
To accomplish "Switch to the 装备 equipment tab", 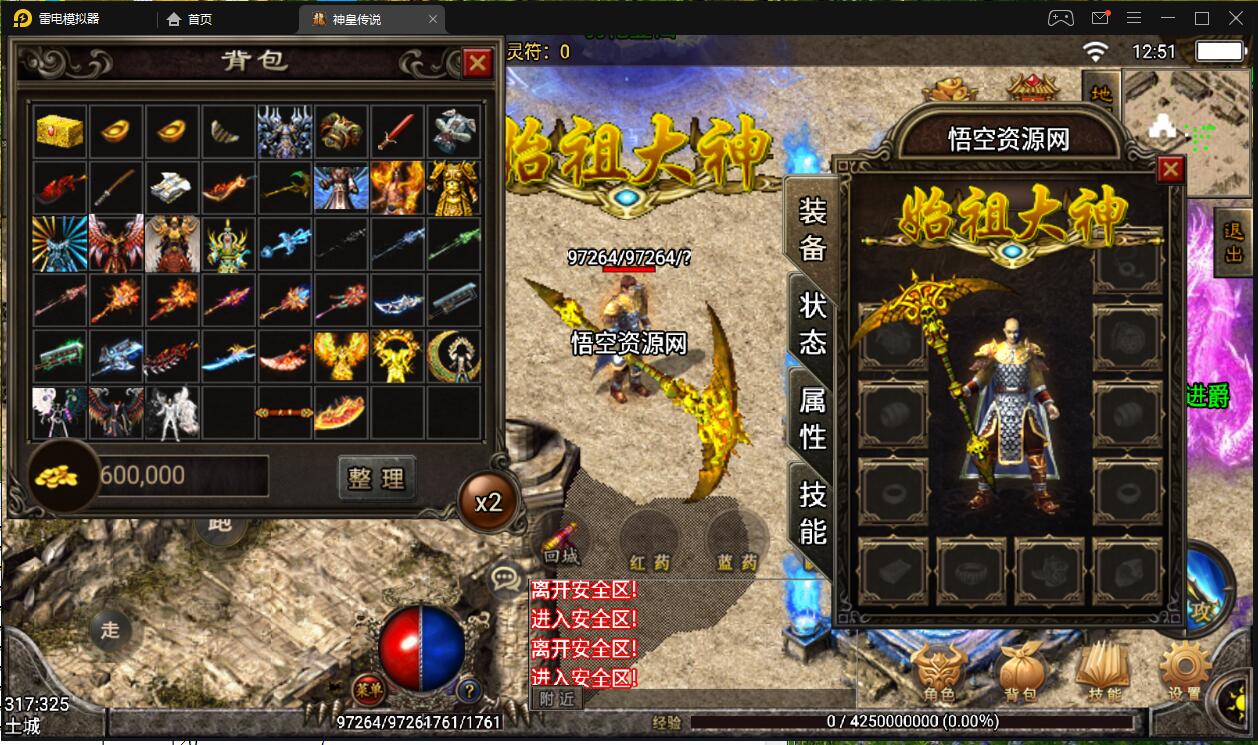I will pos(812,228).
